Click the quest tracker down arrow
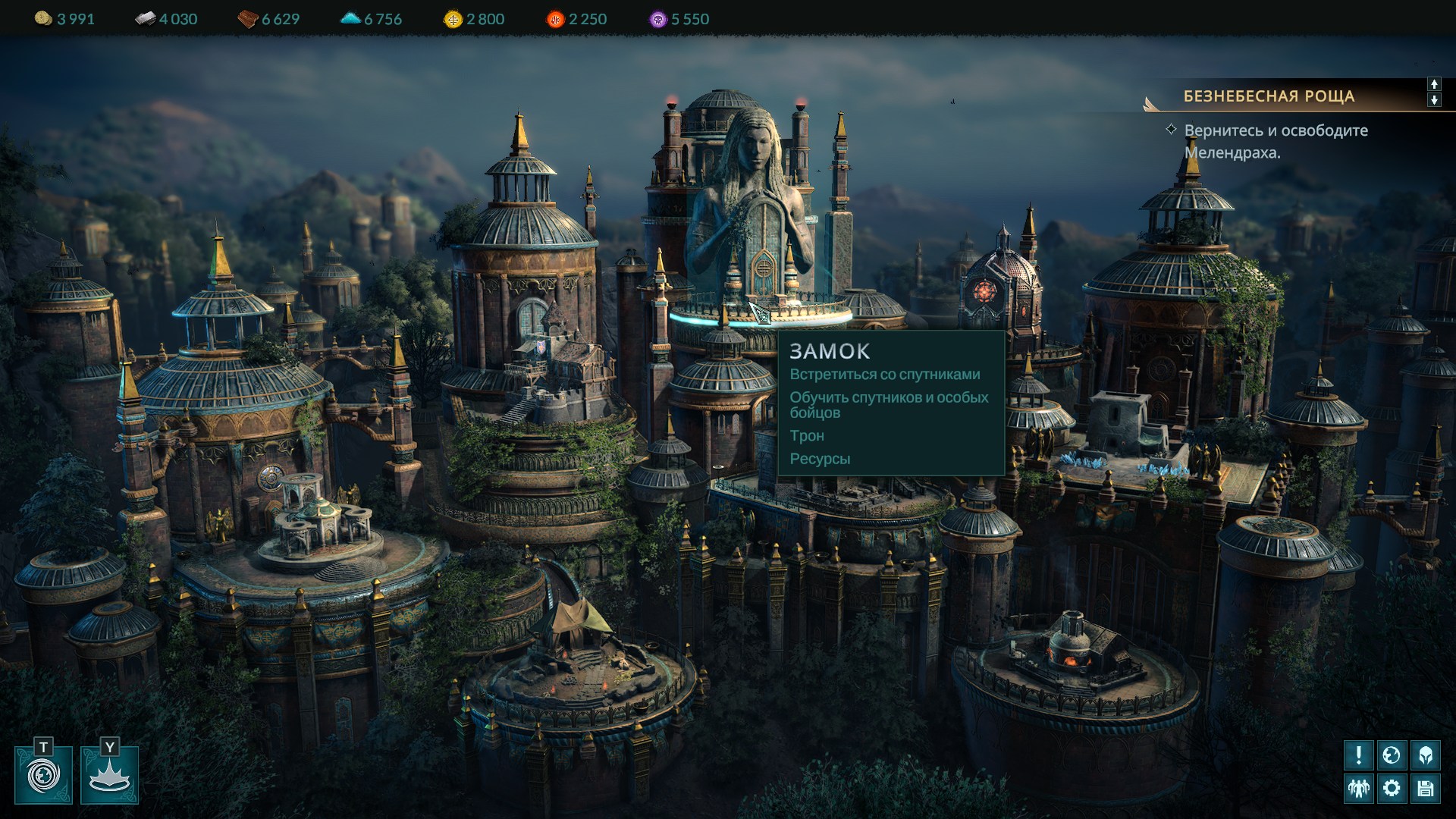 [1434, 100]
